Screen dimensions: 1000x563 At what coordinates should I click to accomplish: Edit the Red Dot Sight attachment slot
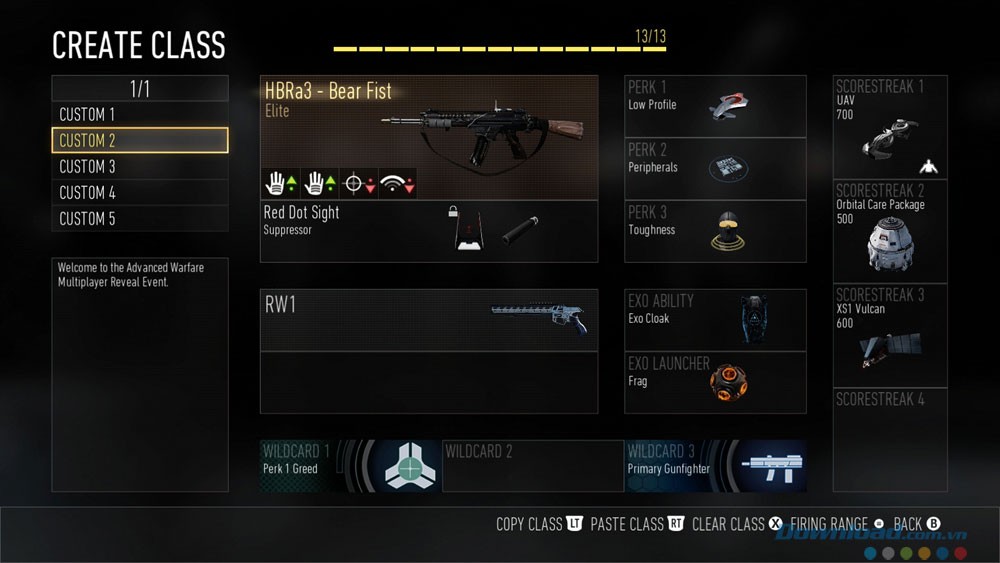click(428, 231)
